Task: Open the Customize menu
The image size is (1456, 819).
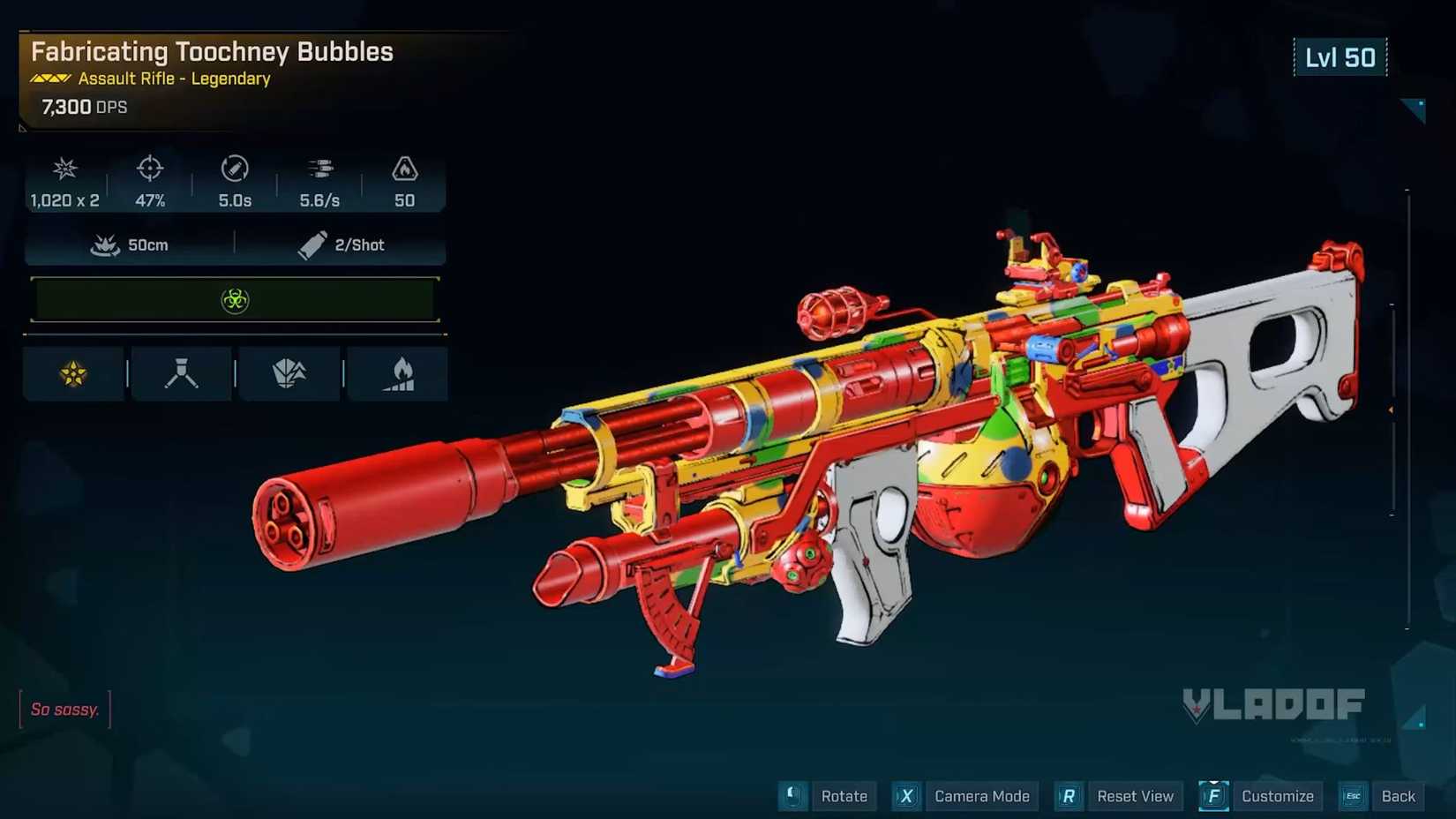Action: tap(1277, 795)
